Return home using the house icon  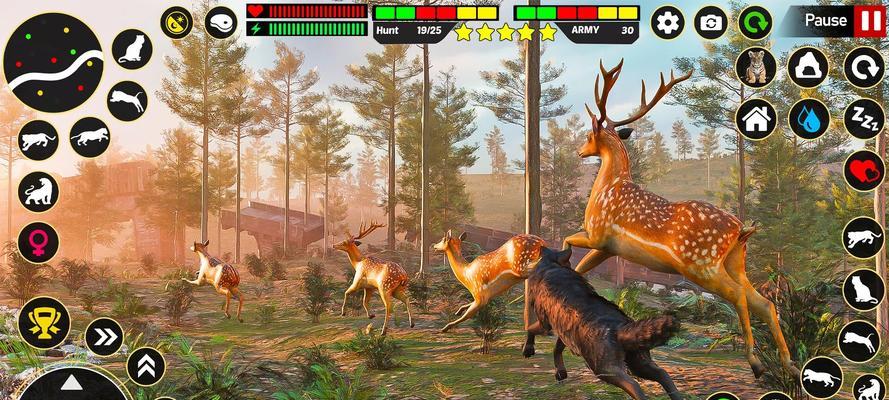pyautogui.click(x=756, y=119)
